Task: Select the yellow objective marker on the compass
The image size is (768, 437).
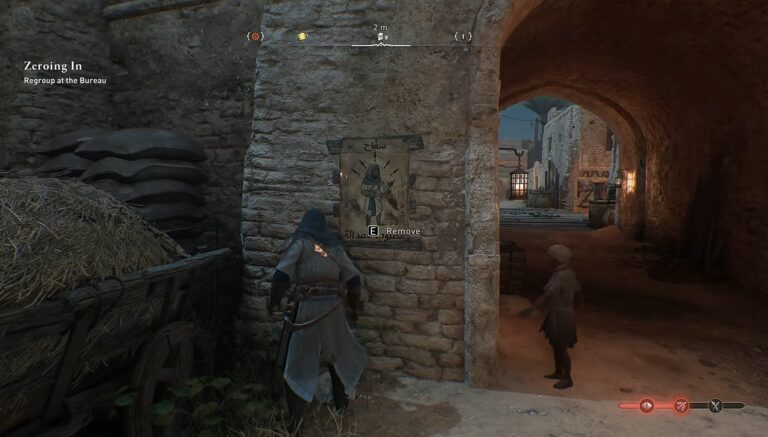Action: coord(301,37)
